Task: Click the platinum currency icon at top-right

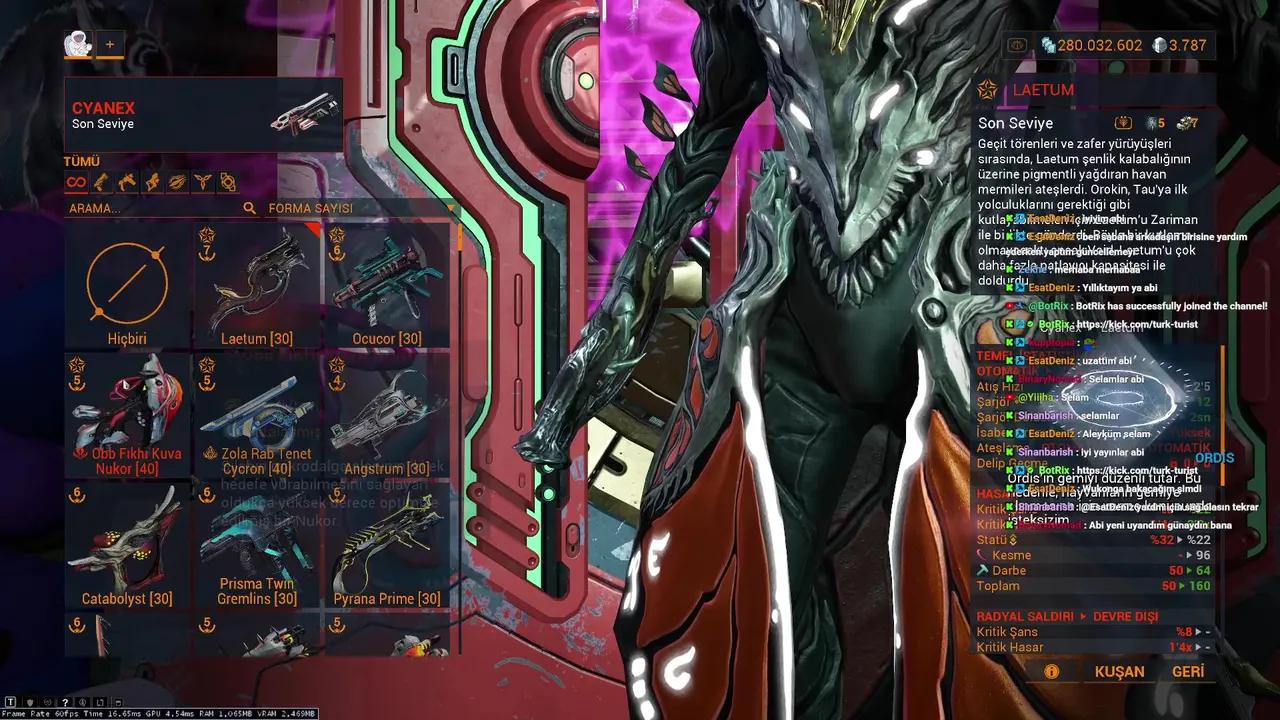Action: [x=1047, y=45]
